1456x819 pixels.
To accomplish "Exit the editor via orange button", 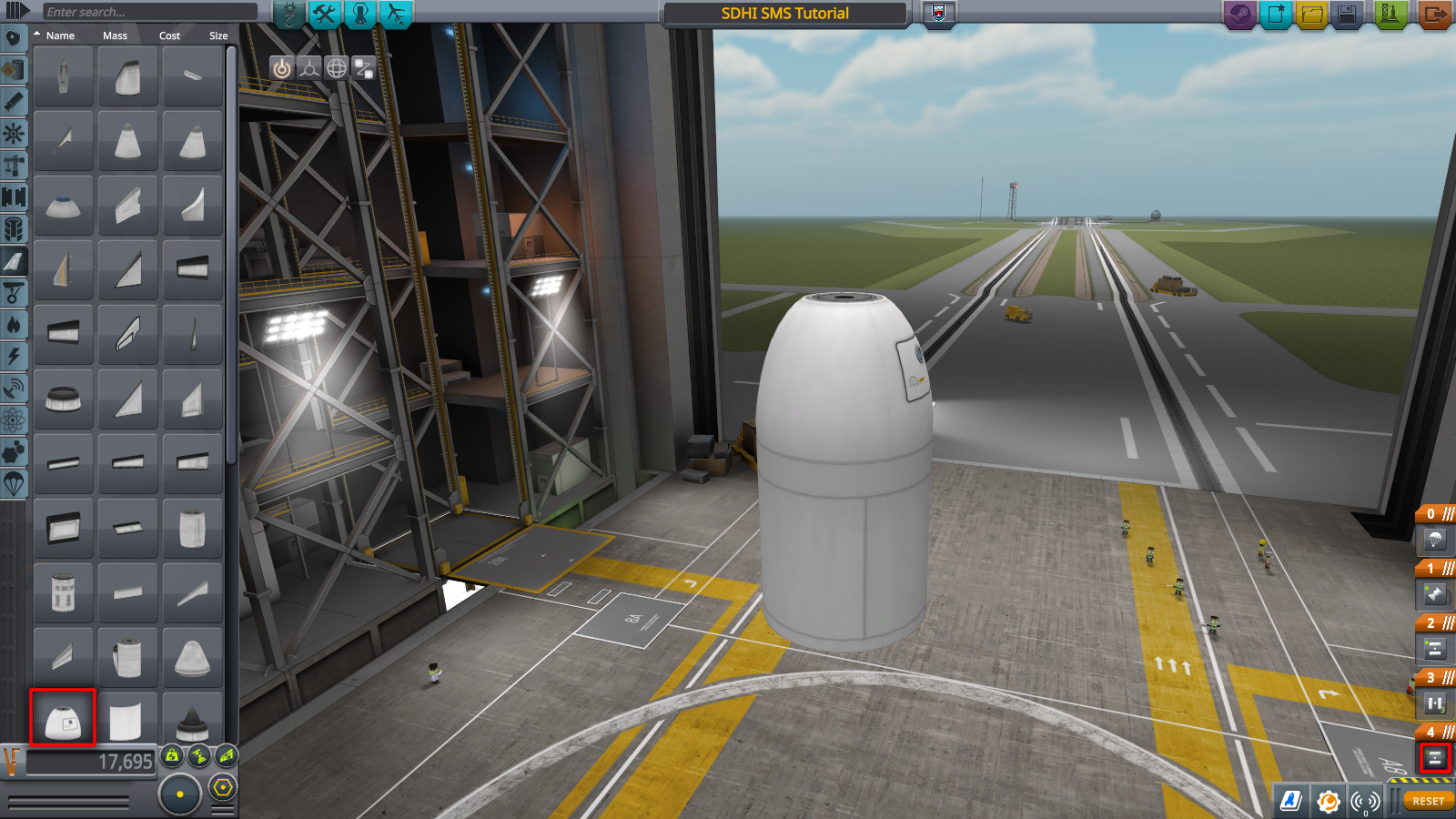I will pyautogui.click(x=1435, y=15).
